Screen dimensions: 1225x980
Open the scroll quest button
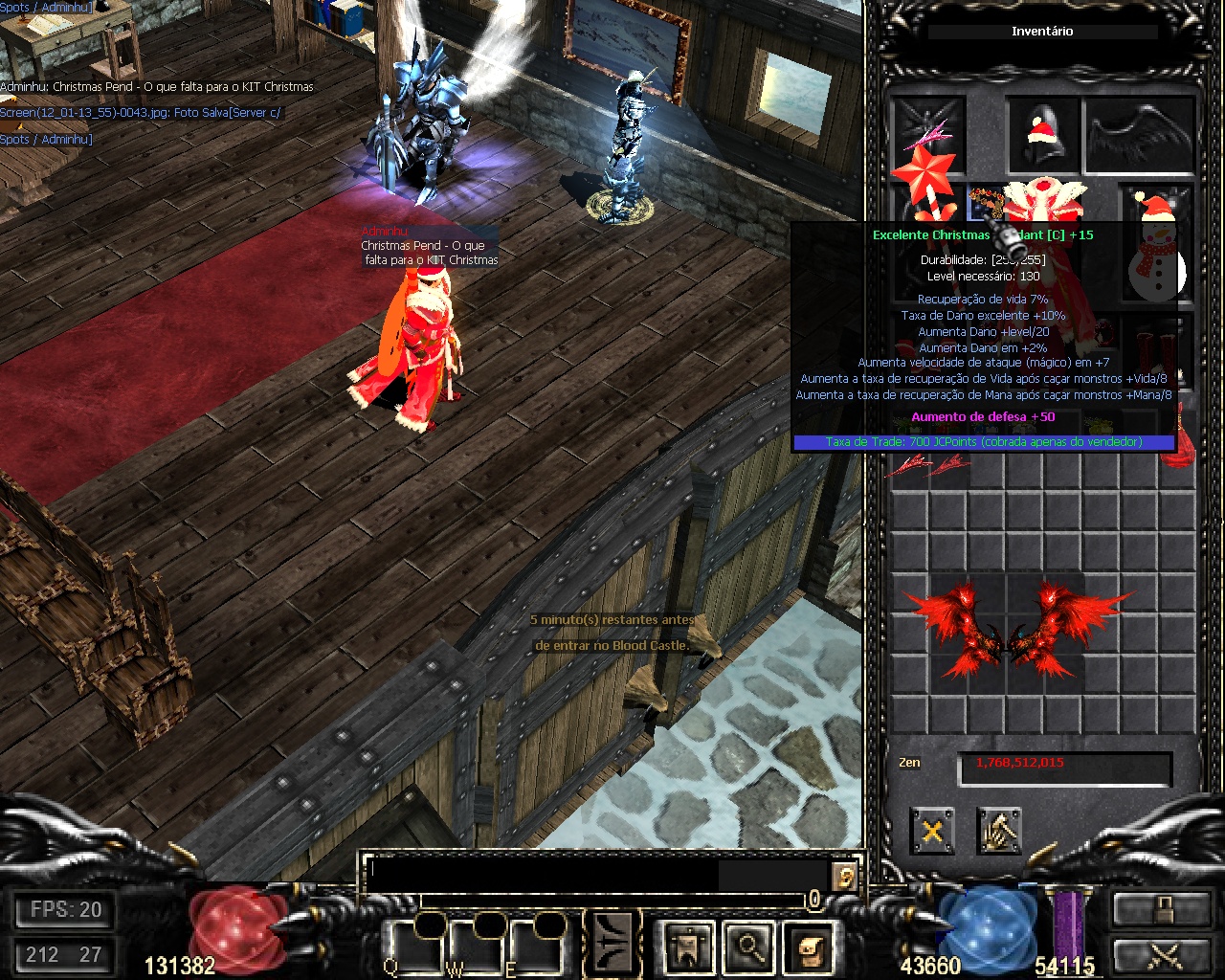810,947
